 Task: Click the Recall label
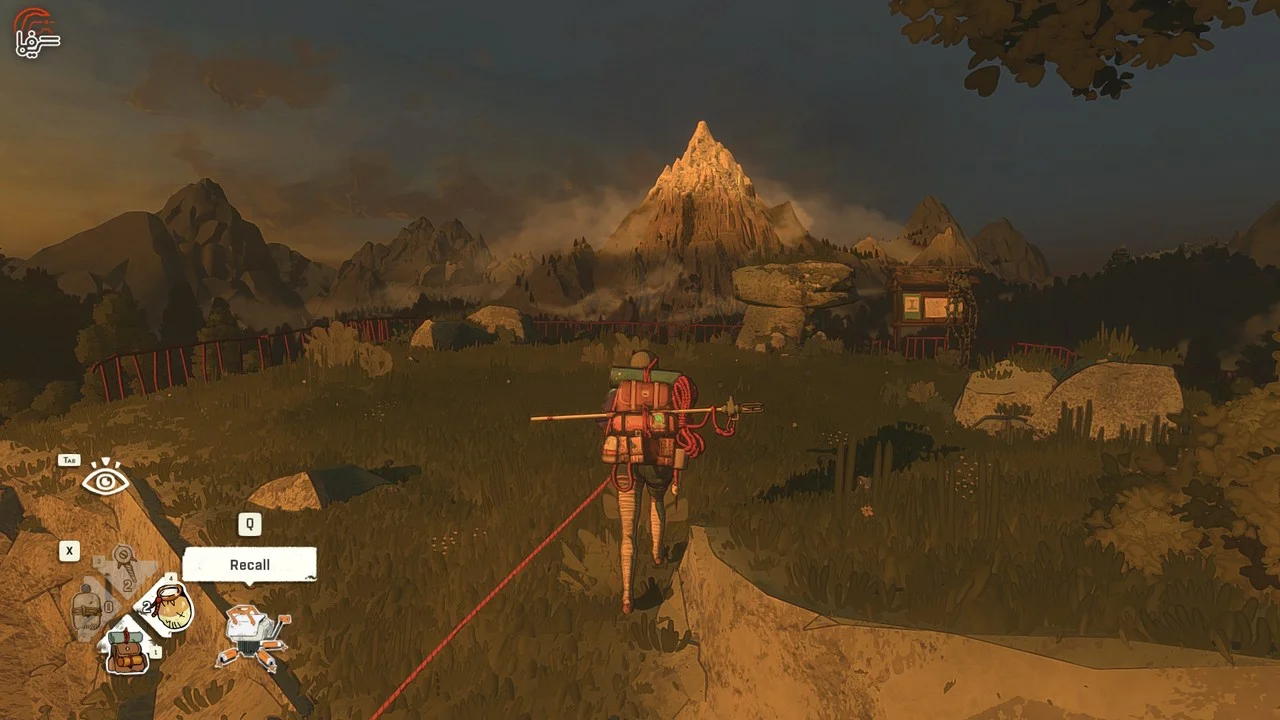pos(249,565)
